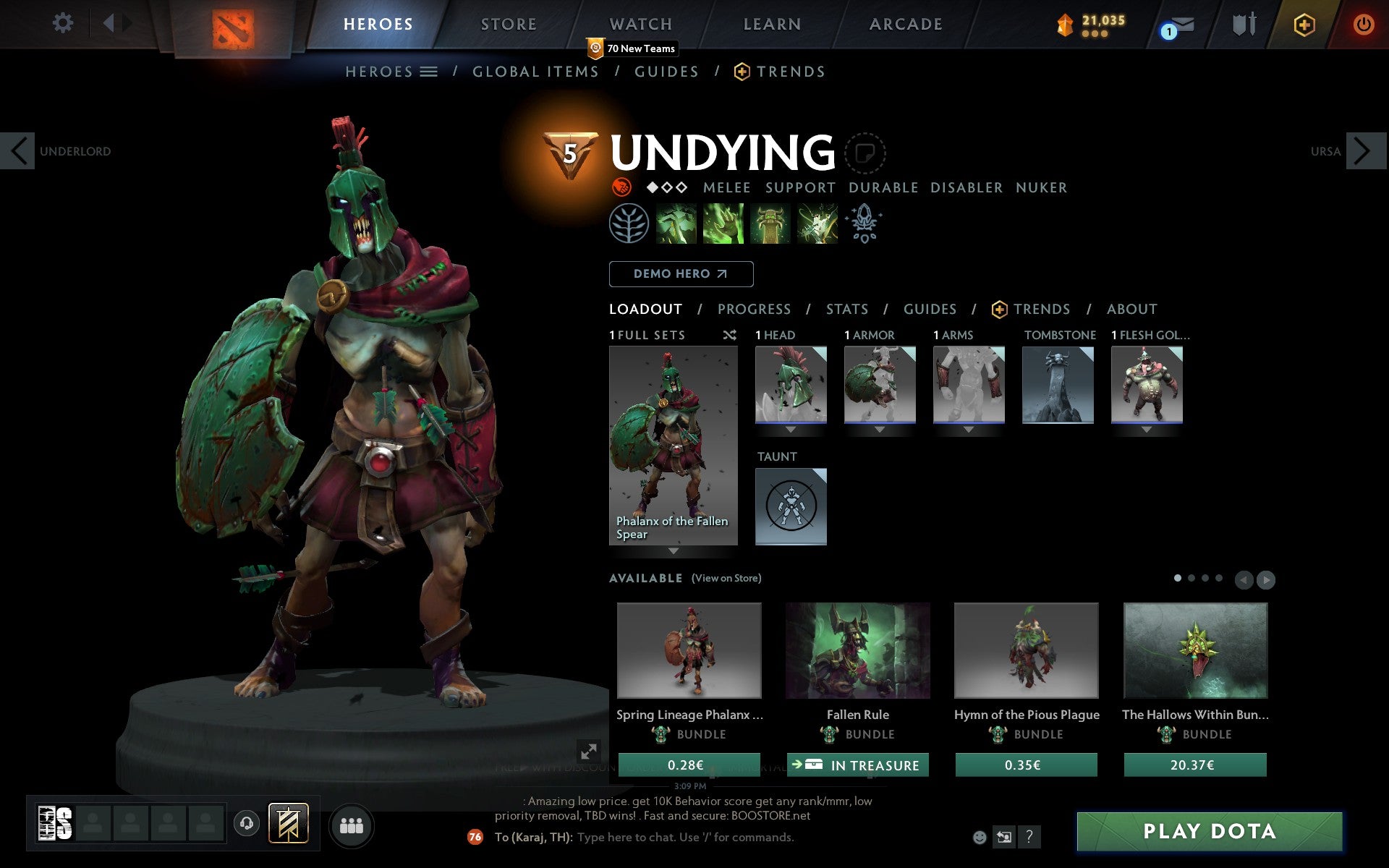Click the View on Store link
Viewport: 1389px width, 868px height.
[726, 578]
